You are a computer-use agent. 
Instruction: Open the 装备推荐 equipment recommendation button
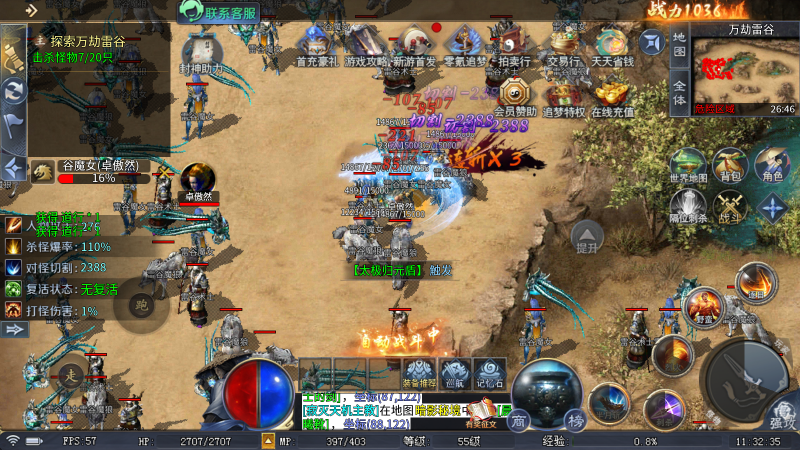point(419,373)
